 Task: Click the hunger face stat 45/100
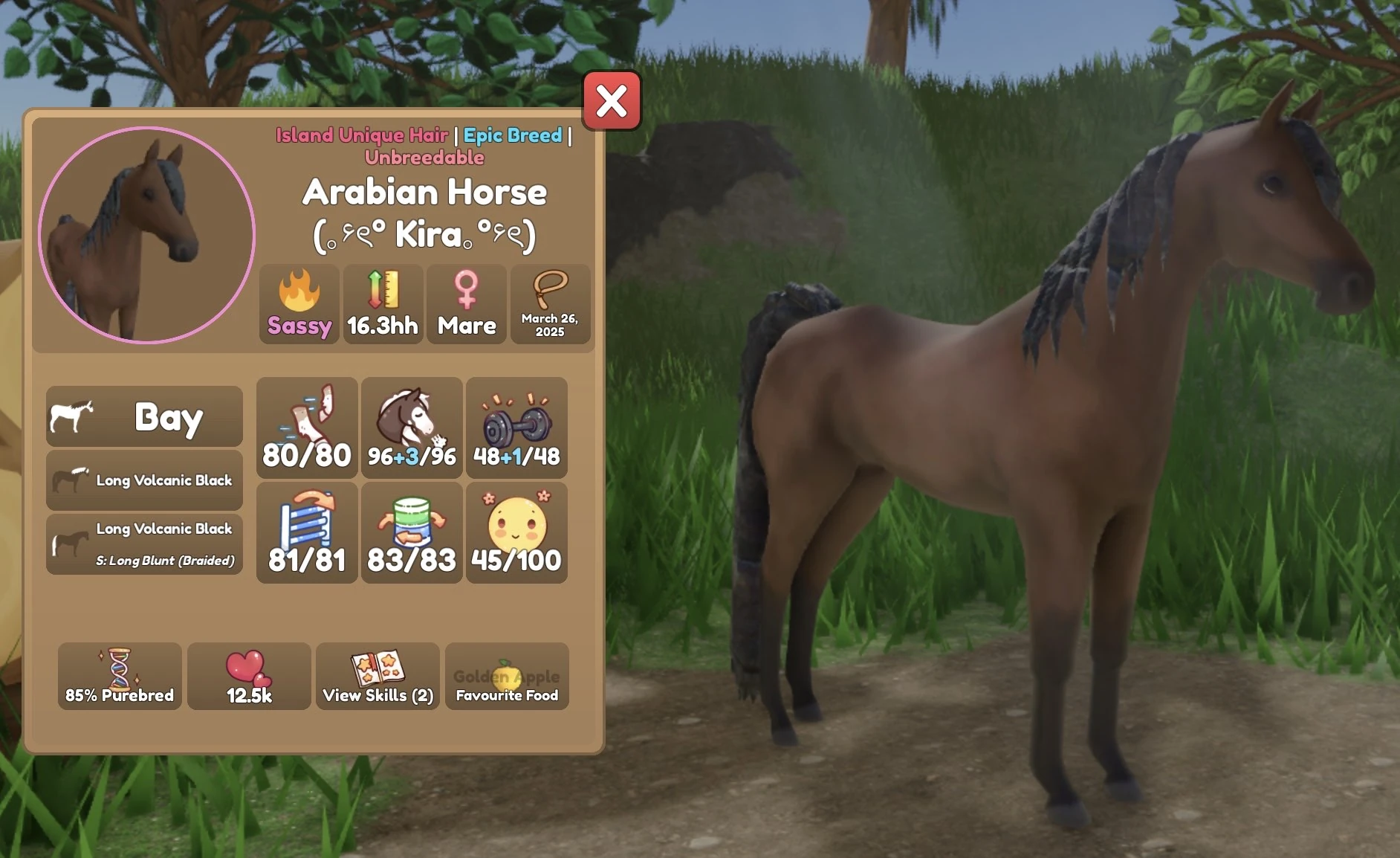click(516, 532)
